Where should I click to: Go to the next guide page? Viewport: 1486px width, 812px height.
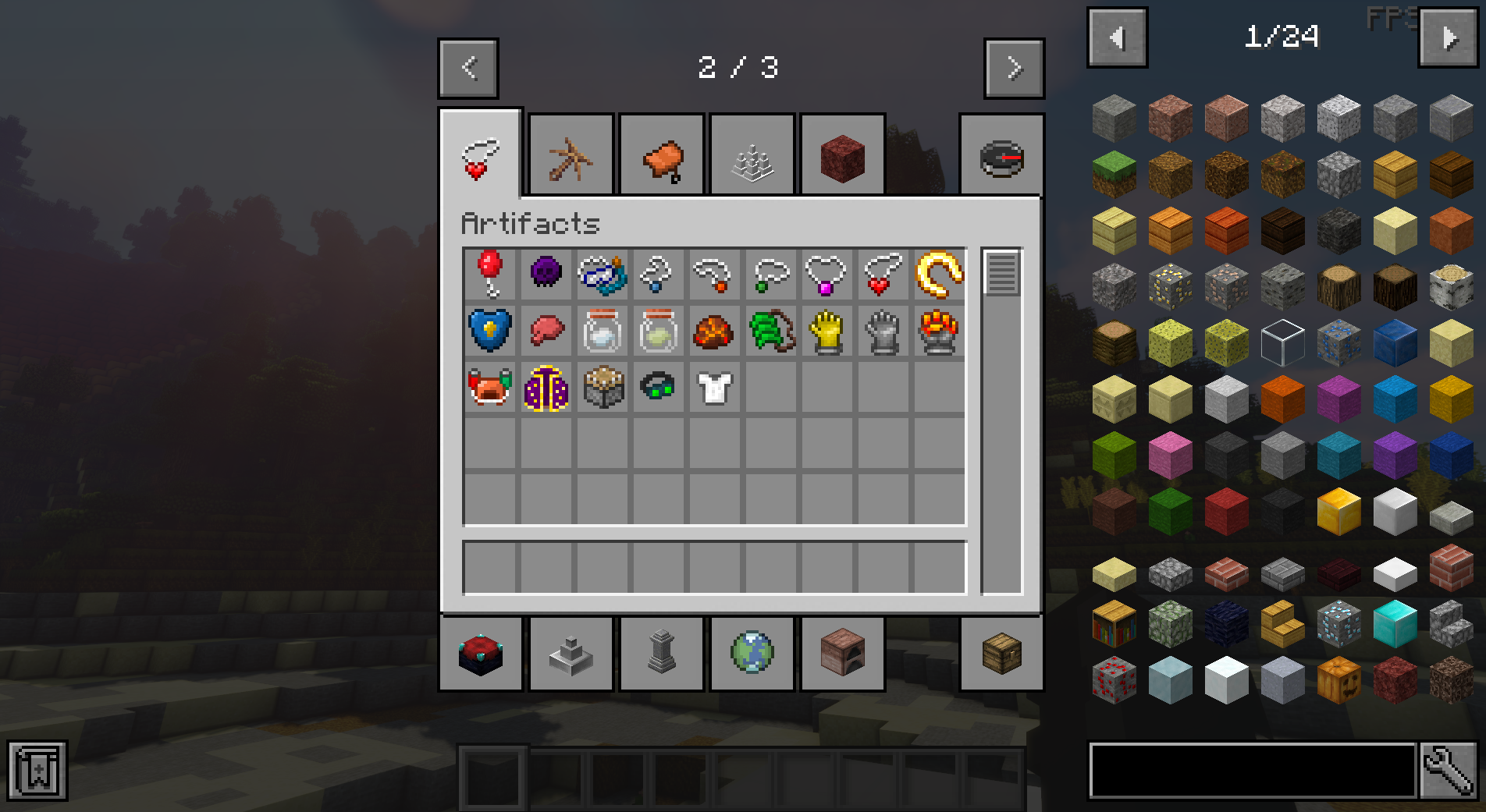1014,68
